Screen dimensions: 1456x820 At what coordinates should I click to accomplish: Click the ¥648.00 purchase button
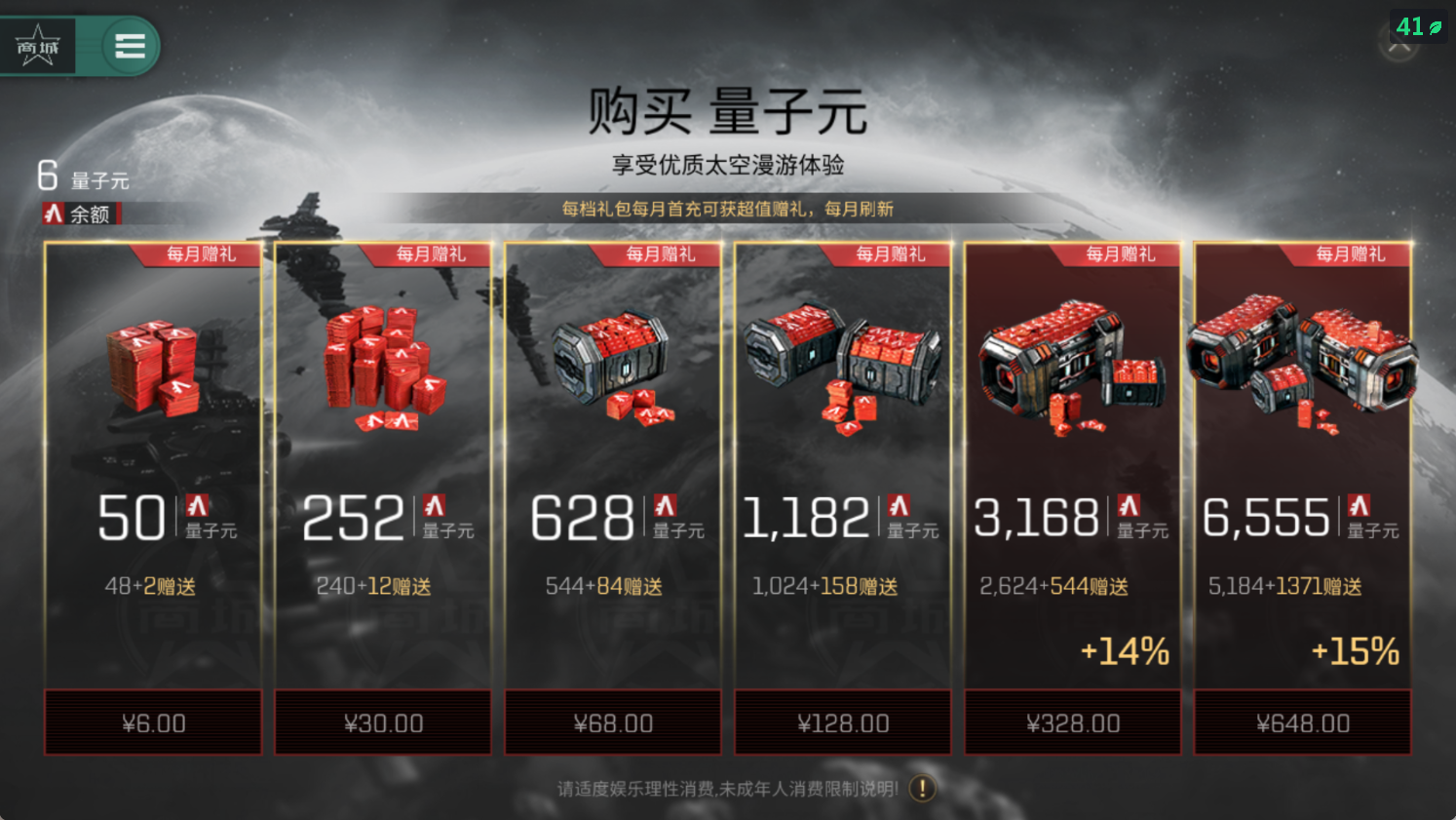1302,722
